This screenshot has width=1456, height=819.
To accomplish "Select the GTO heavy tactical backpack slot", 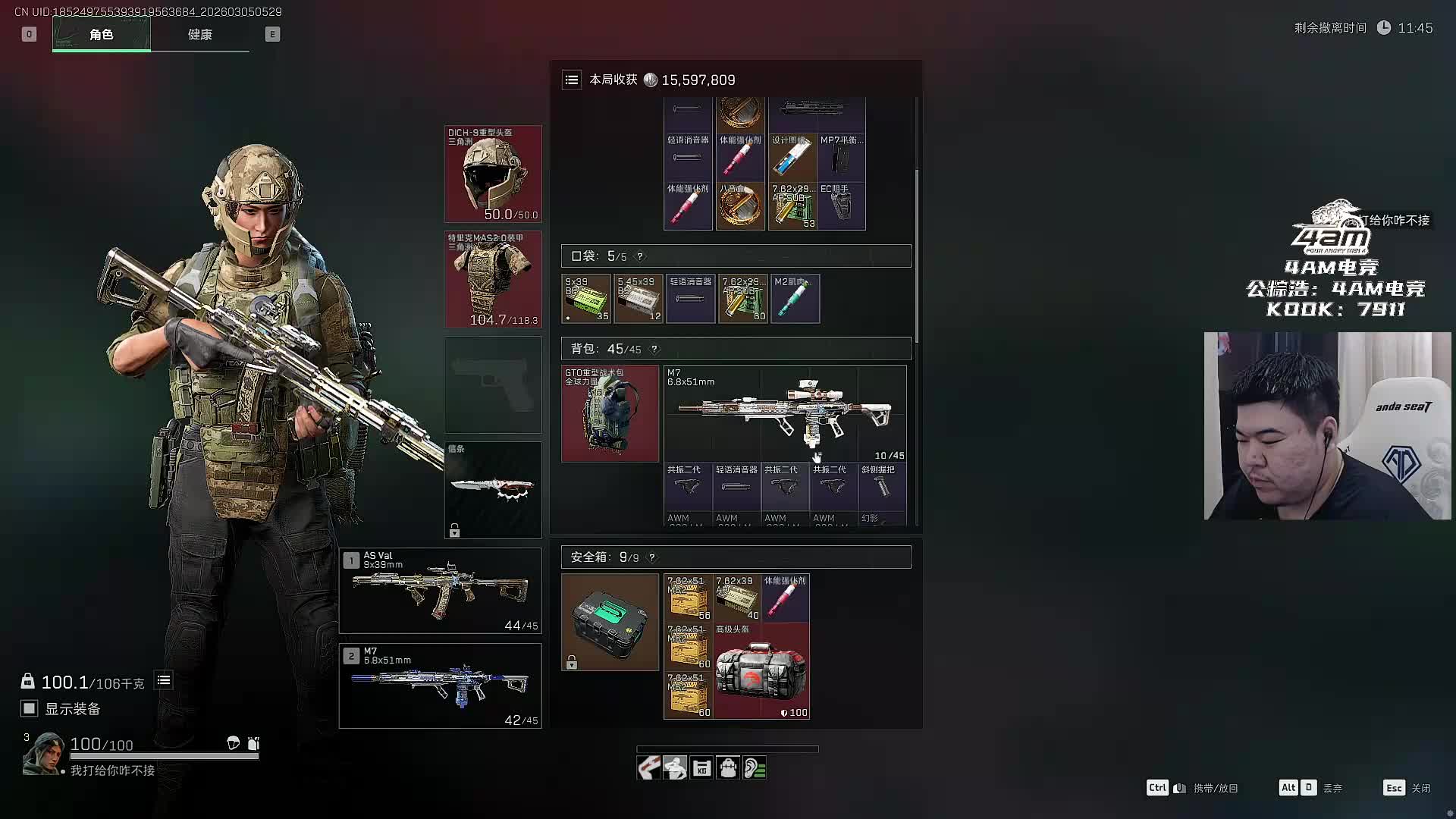I will (x=610, y=414).
